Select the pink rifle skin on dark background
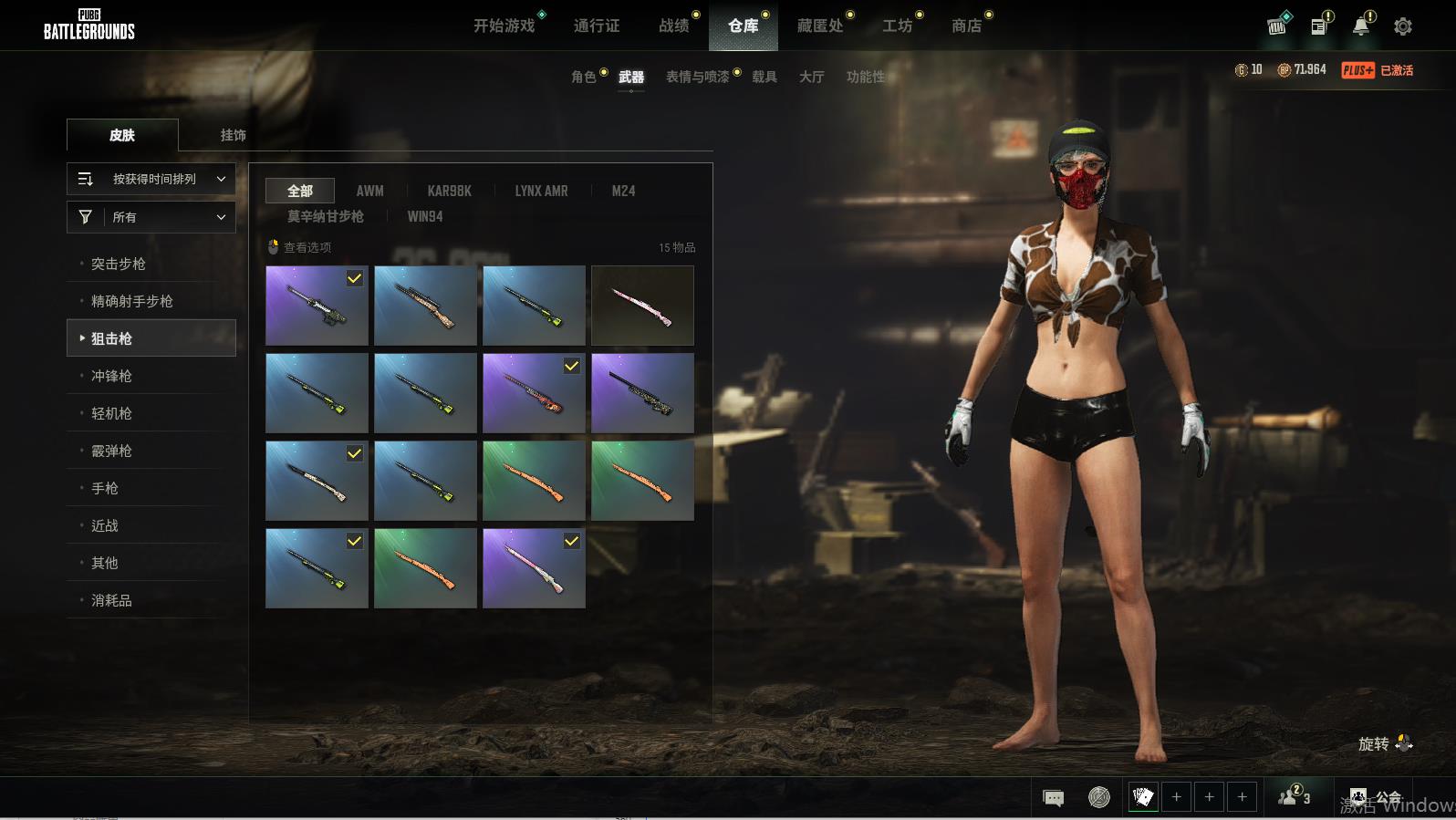Viewport: 1456px width, 820px height. [642, 306]
